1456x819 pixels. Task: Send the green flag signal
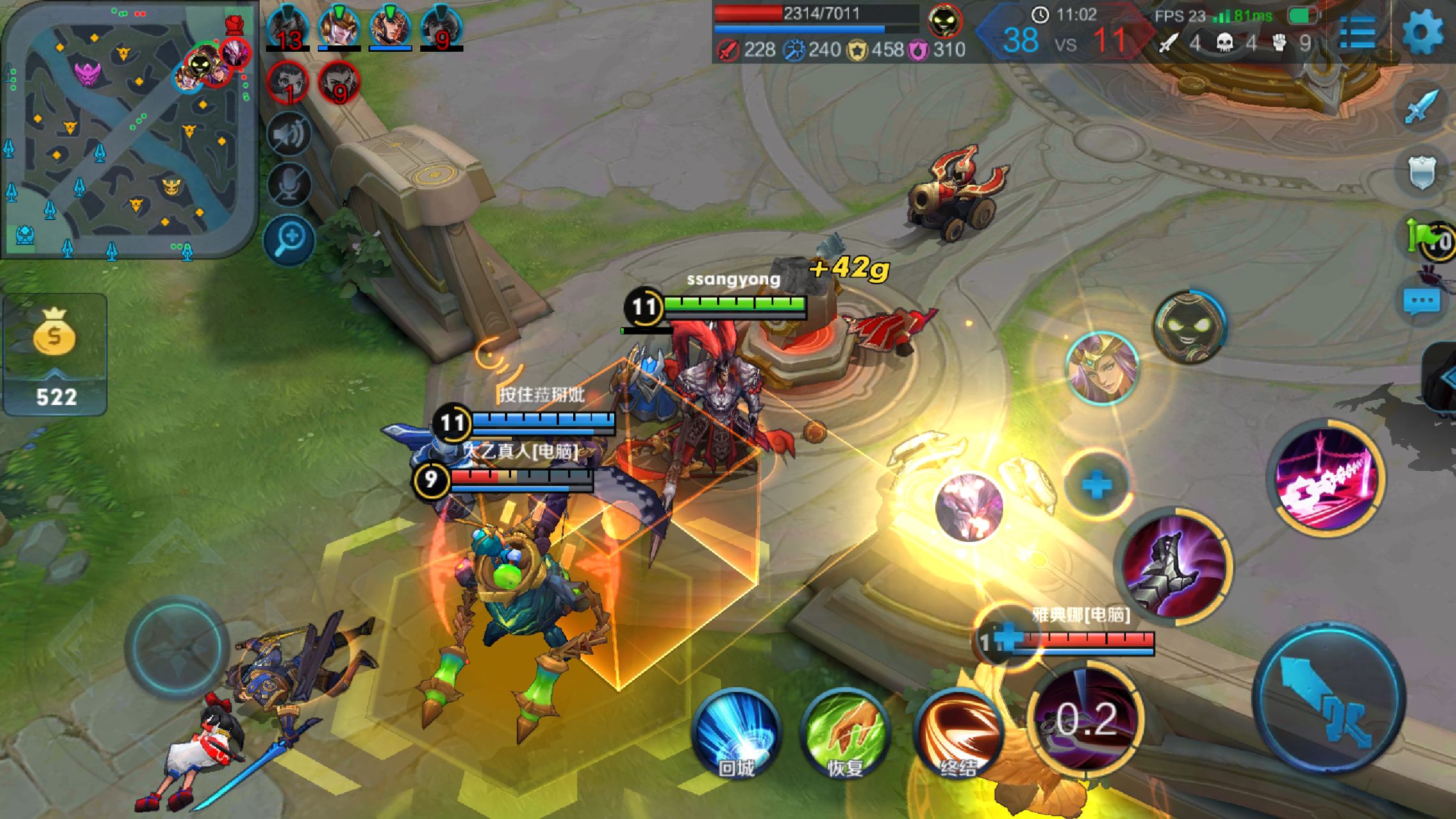(x=1427, y=238)
